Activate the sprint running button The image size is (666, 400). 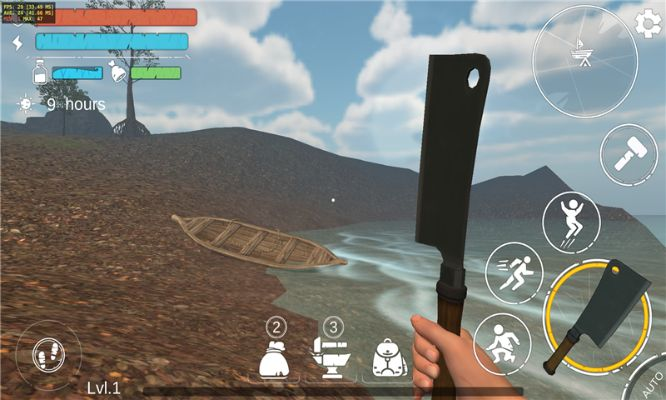click(x=514, y=273)
